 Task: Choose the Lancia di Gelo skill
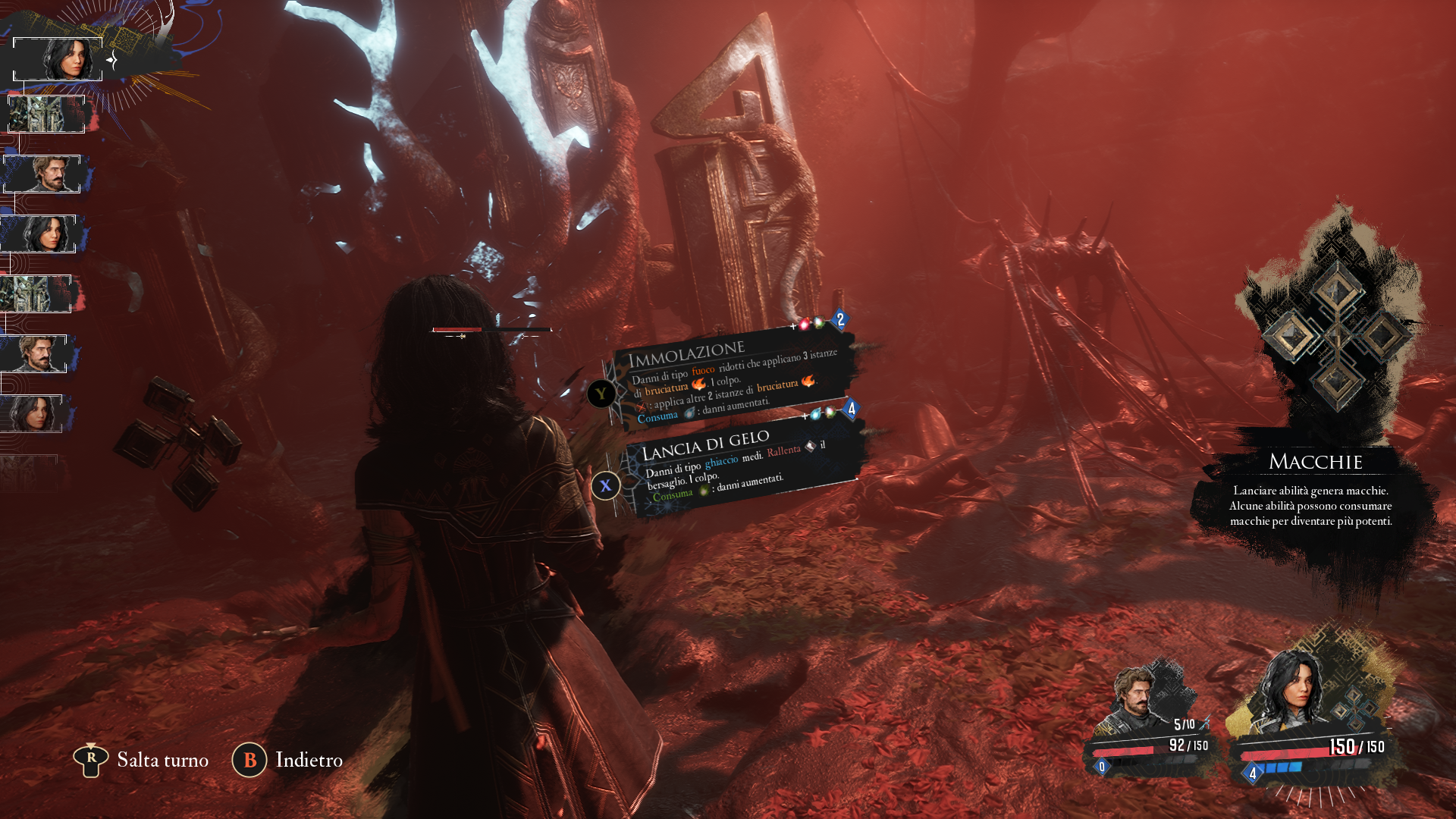click(739, 464)
